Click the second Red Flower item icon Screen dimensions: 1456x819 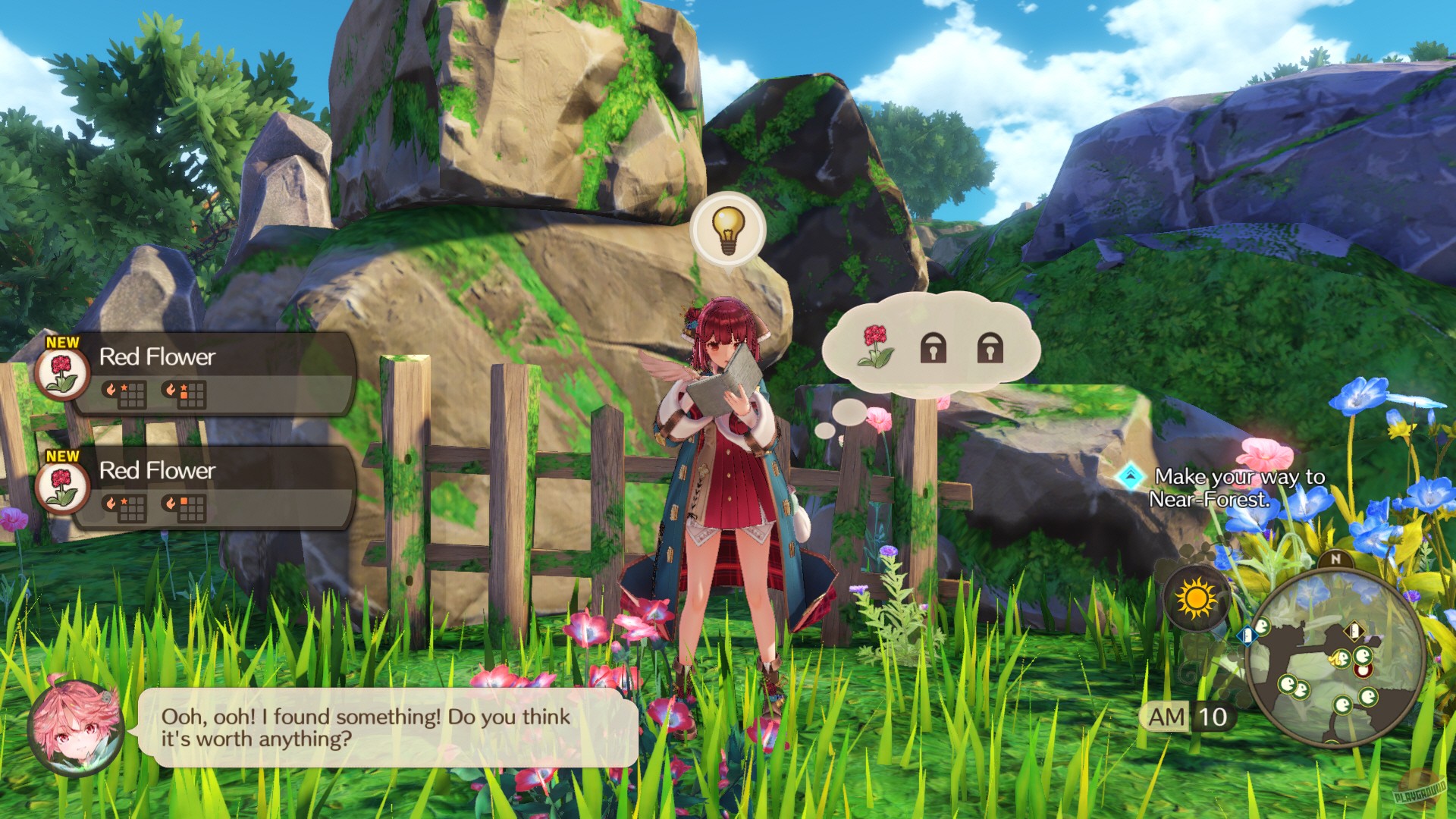[x=62, y=491]
